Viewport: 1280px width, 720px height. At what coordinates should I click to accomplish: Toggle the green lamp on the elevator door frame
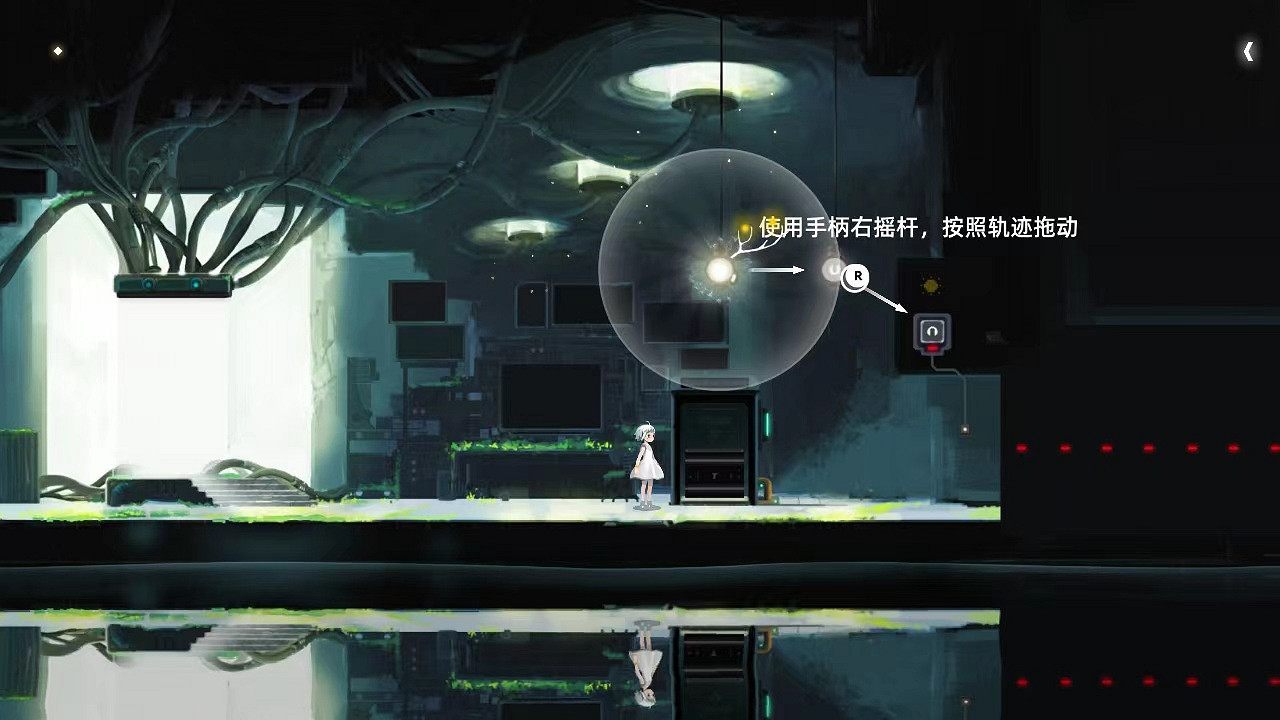767,423
